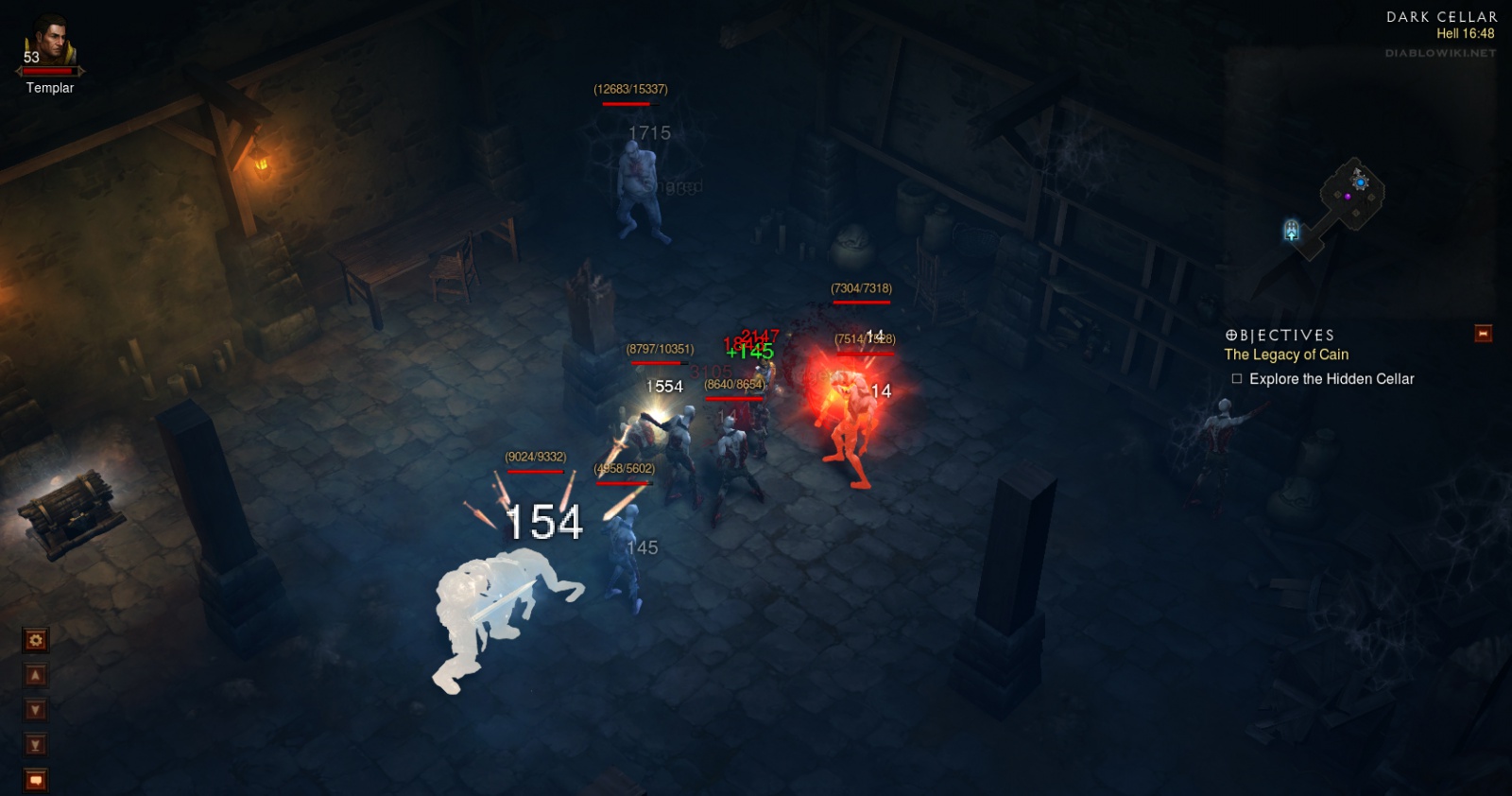Collapse the Objectives tracker with the red button

1483,334
